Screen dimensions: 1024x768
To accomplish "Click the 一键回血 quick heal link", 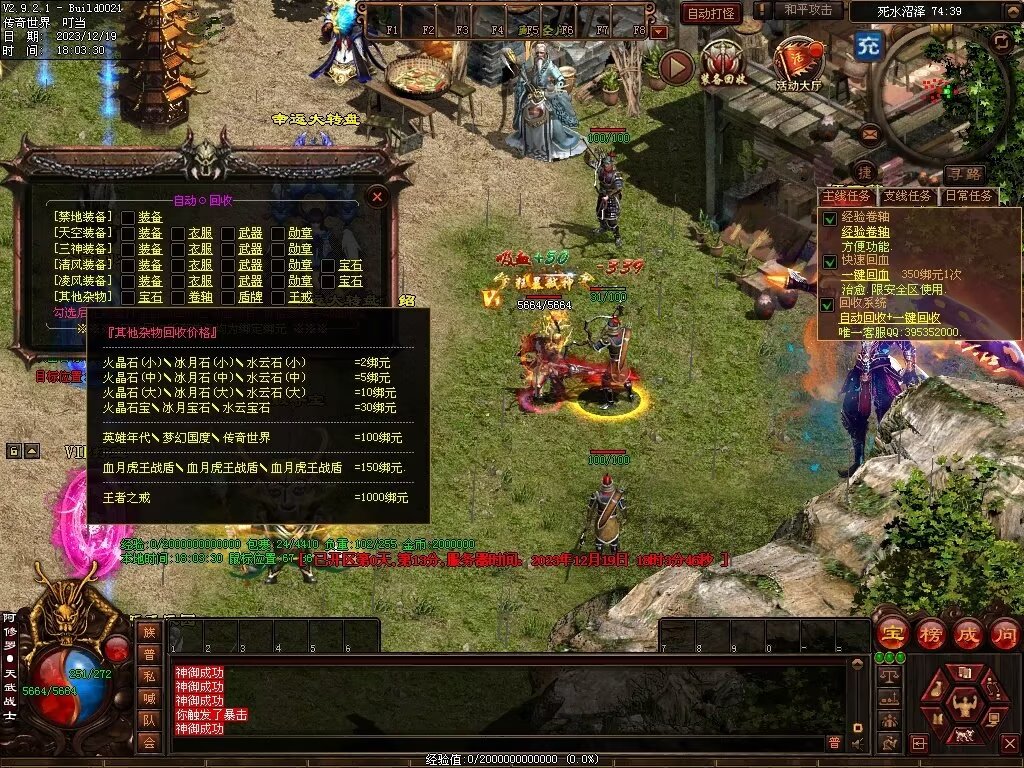I will (865, 274).
